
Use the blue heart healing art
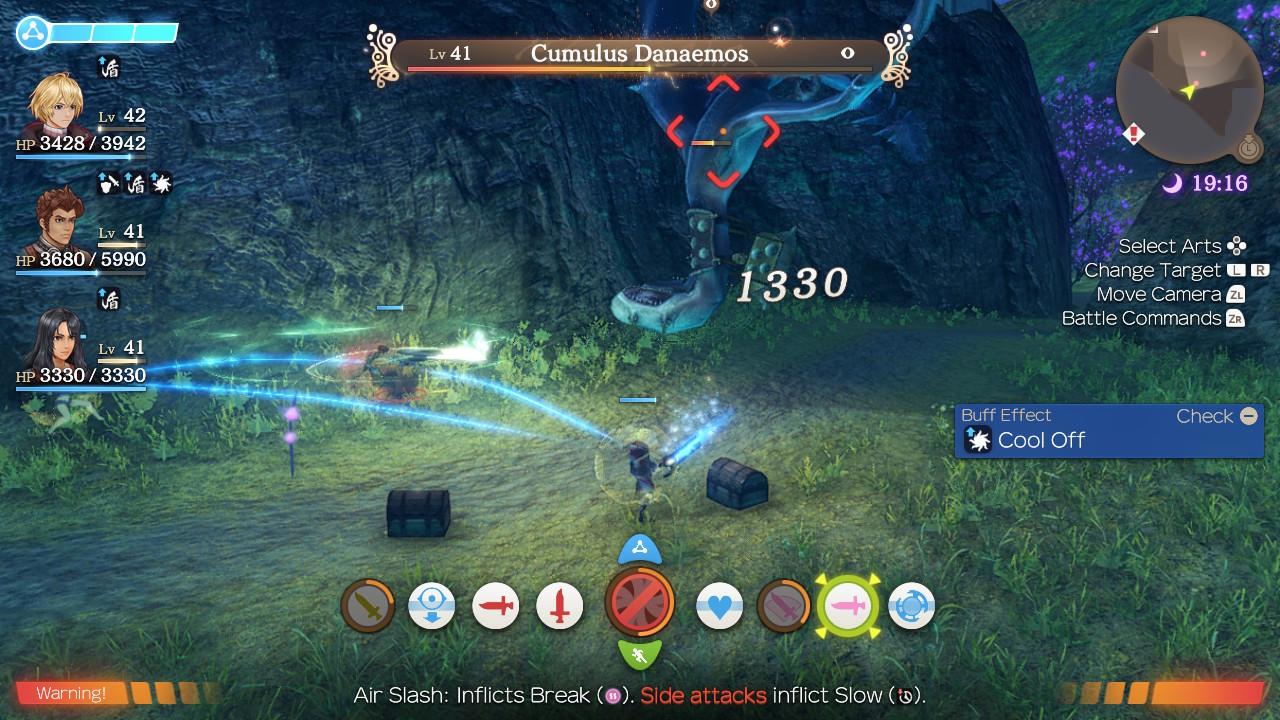719,606
